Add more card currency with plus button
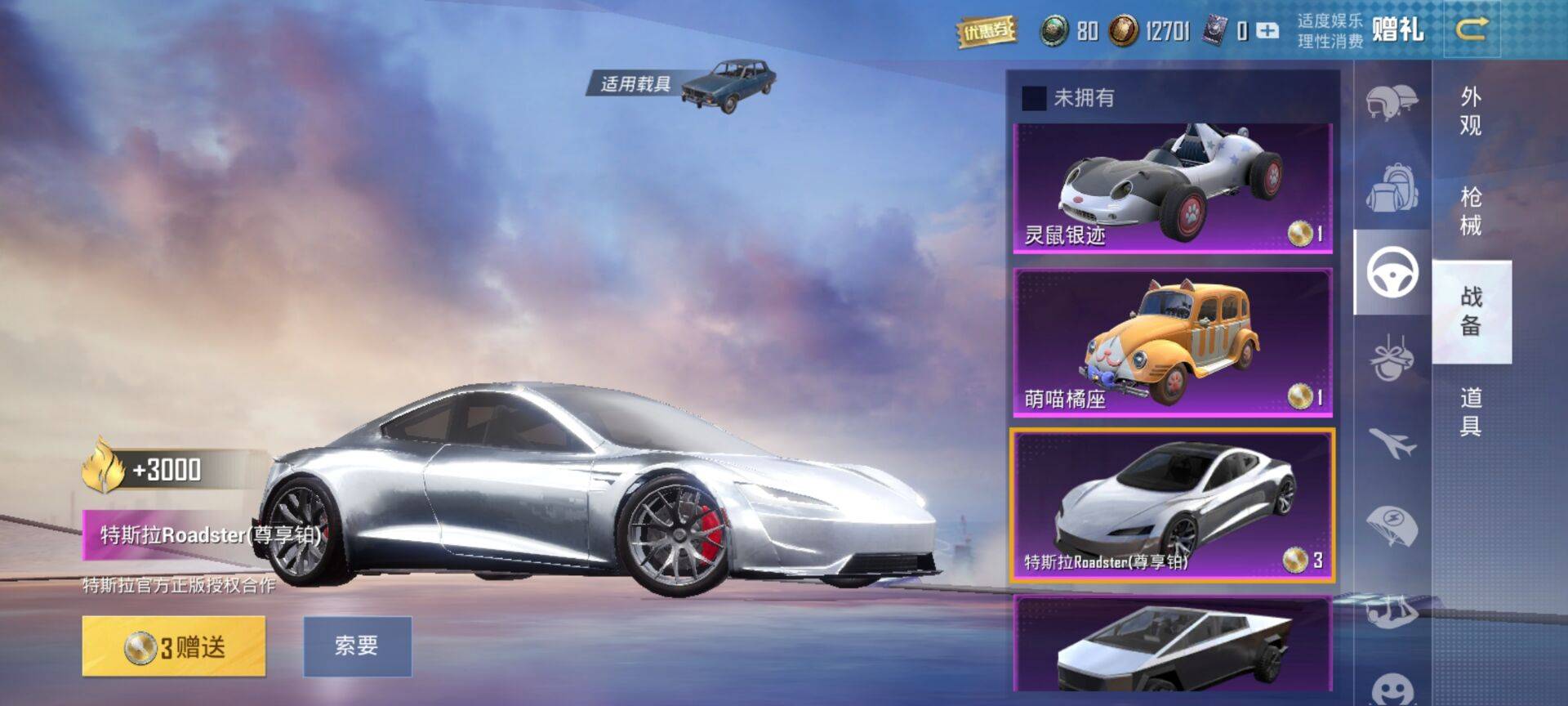Screen dimensions: 1568x706 (1267, 31)
